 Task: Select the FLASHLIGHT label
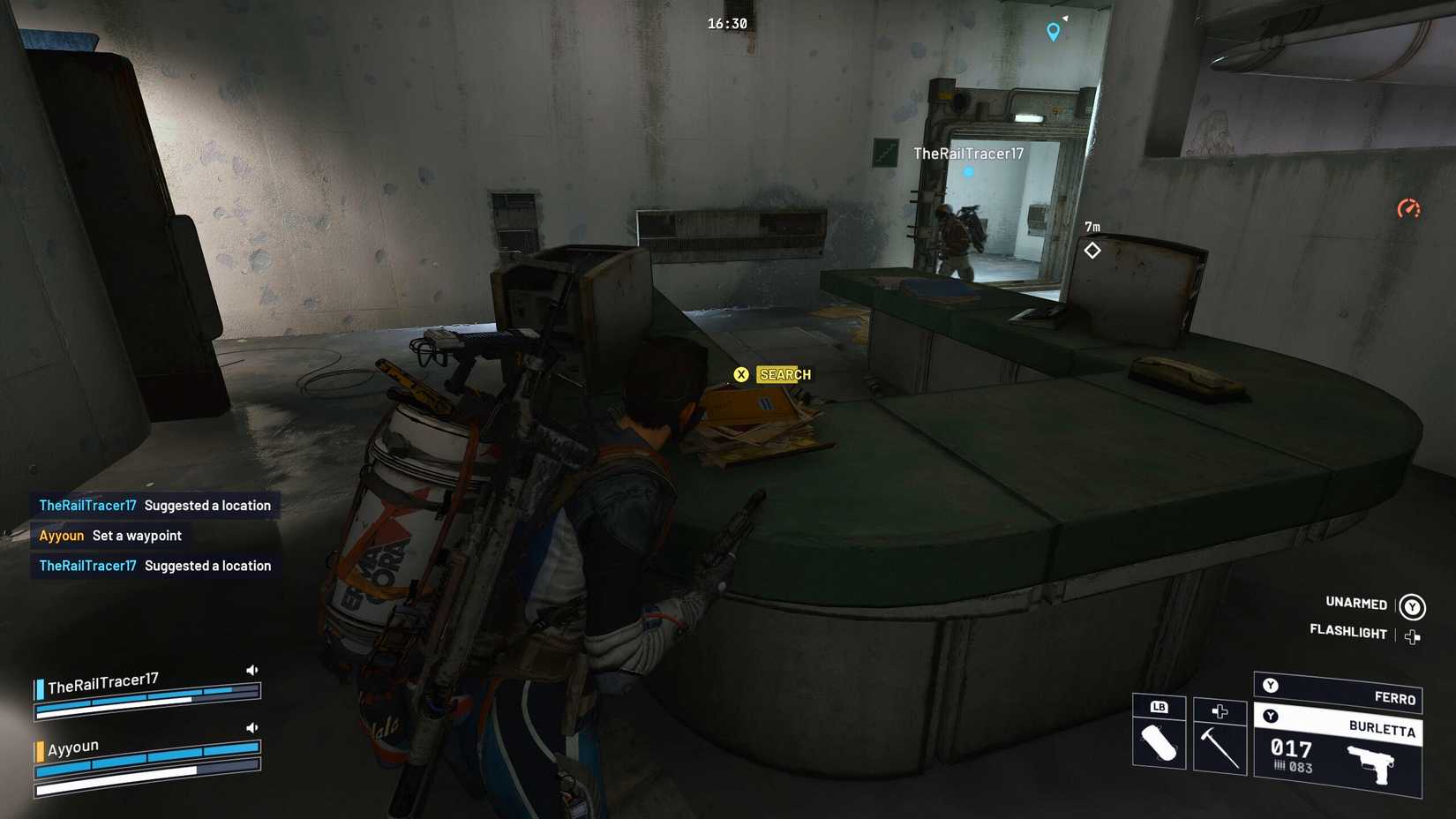tap(1347, 632)
